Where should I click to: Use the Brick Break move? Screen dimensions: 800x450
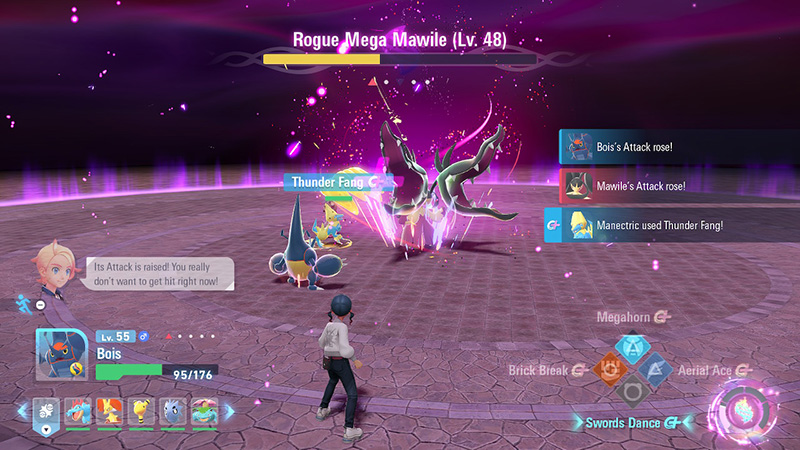tap(609, 369)
